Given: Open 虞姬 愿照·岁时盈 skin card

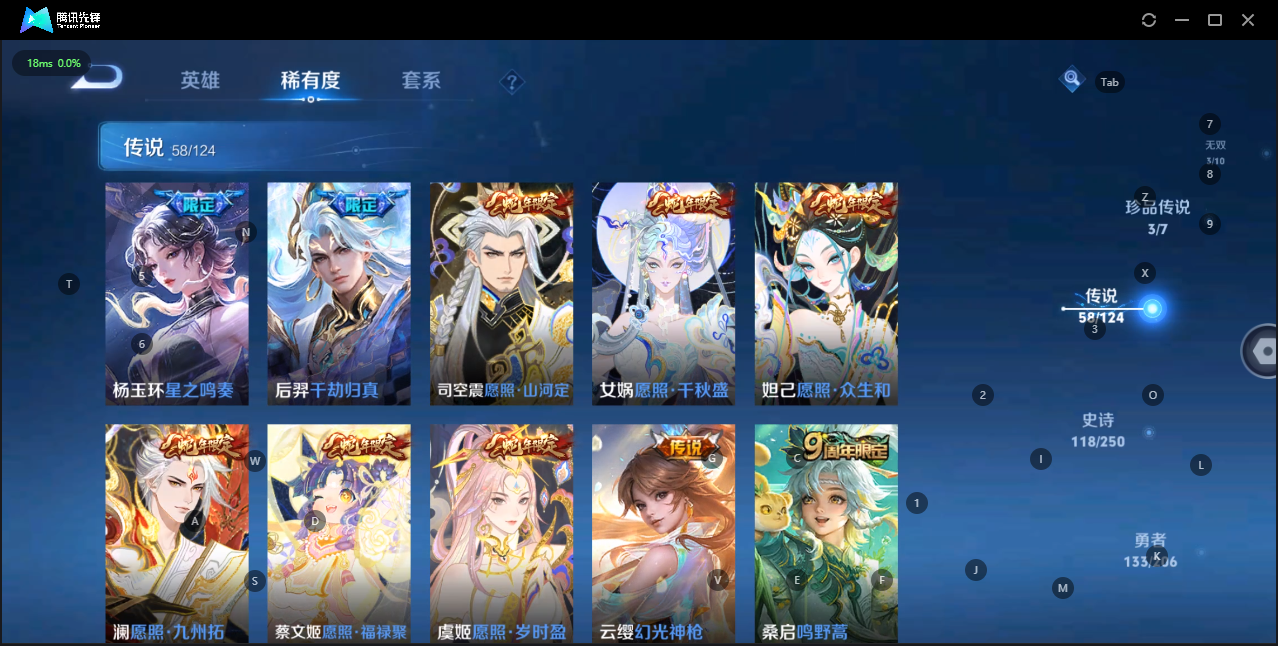Looking at the screenshot, I should coord(502,533).
